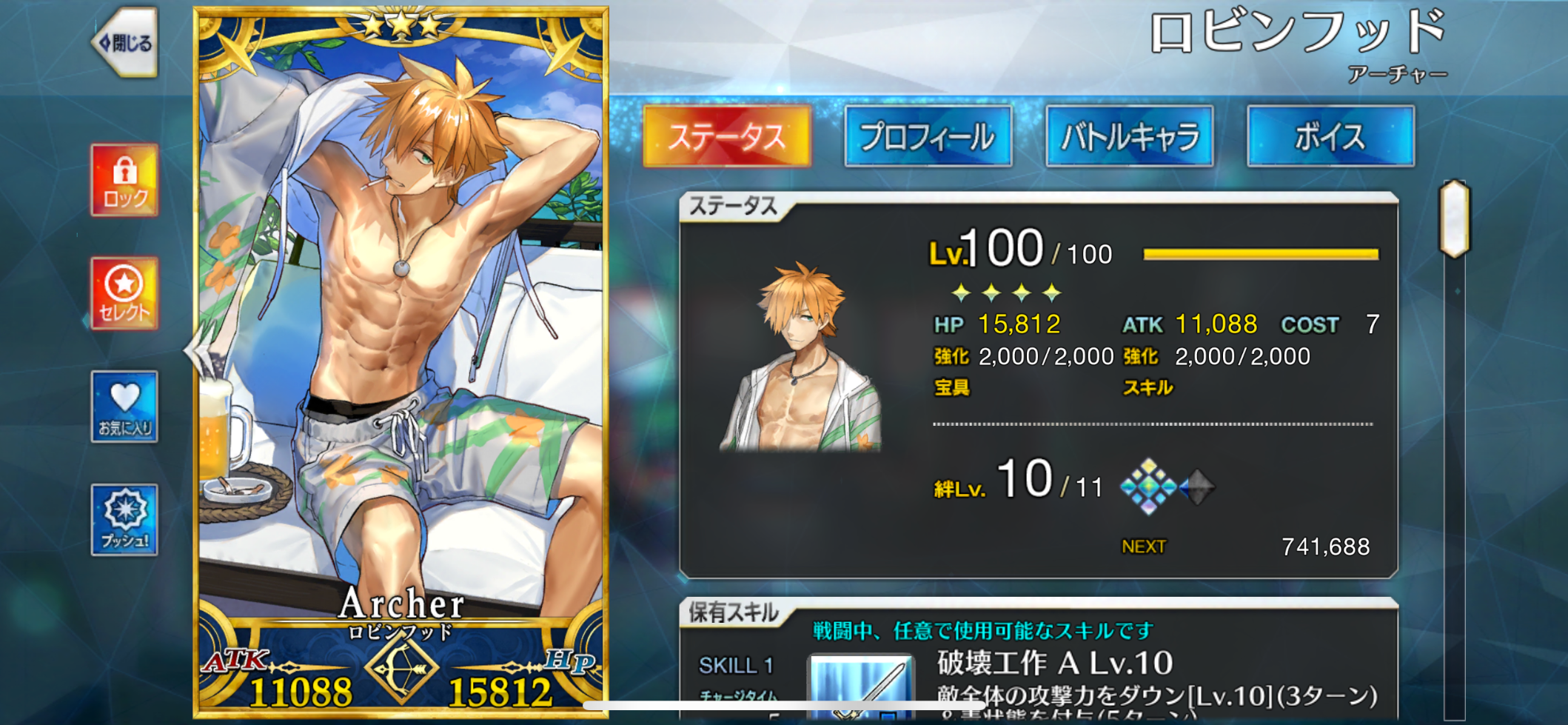Mark servant as favorite with heart

[124, 407]
